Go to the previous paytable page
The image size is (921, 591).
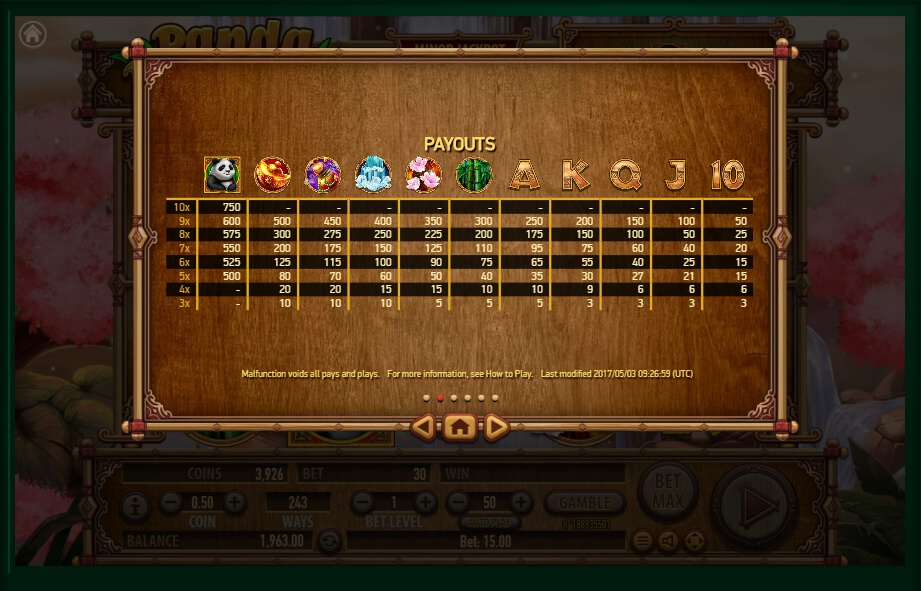424,427
